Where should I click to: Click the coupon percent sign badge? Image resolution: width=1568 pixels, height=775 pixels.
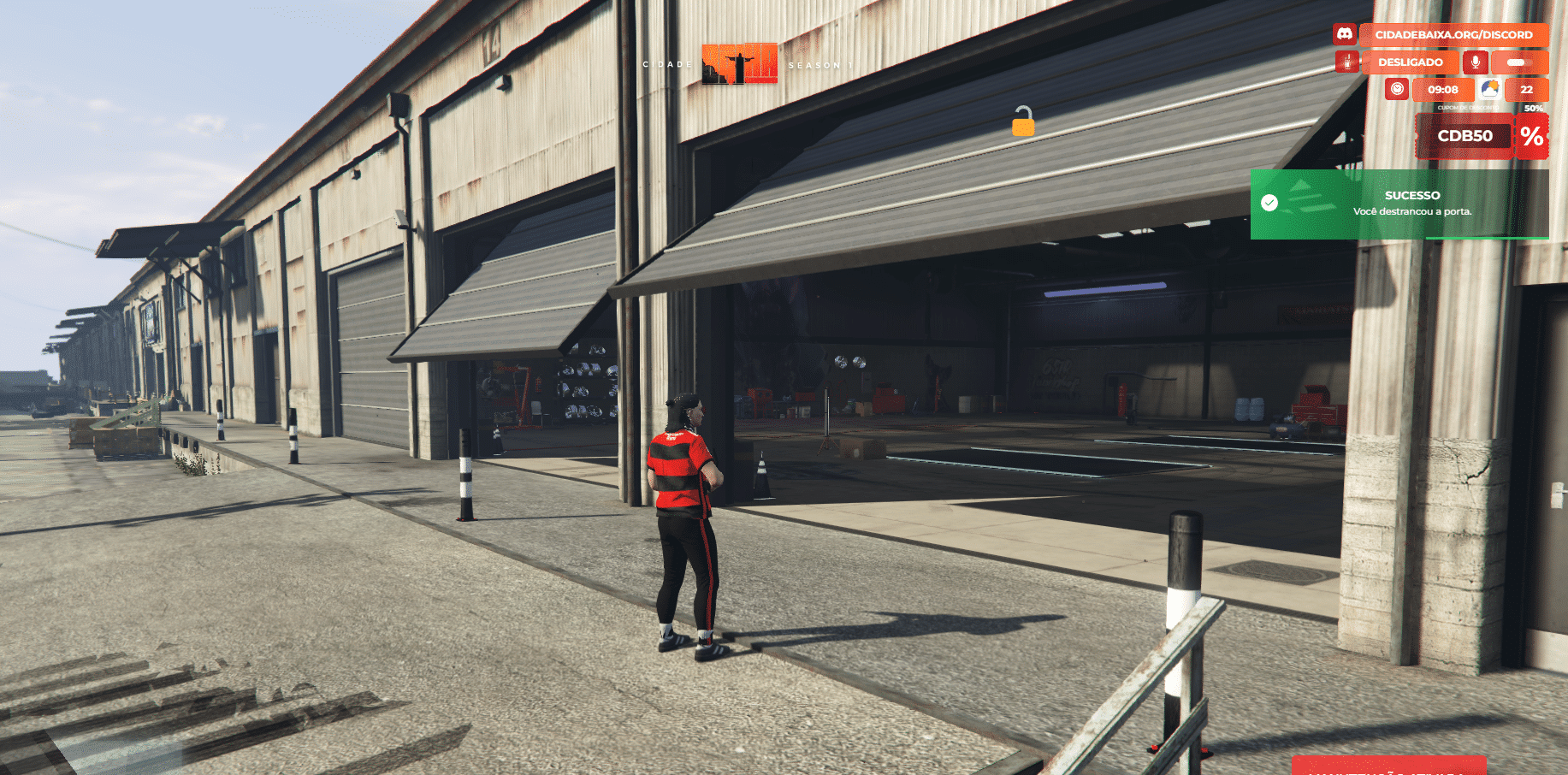click(1531, 136)
